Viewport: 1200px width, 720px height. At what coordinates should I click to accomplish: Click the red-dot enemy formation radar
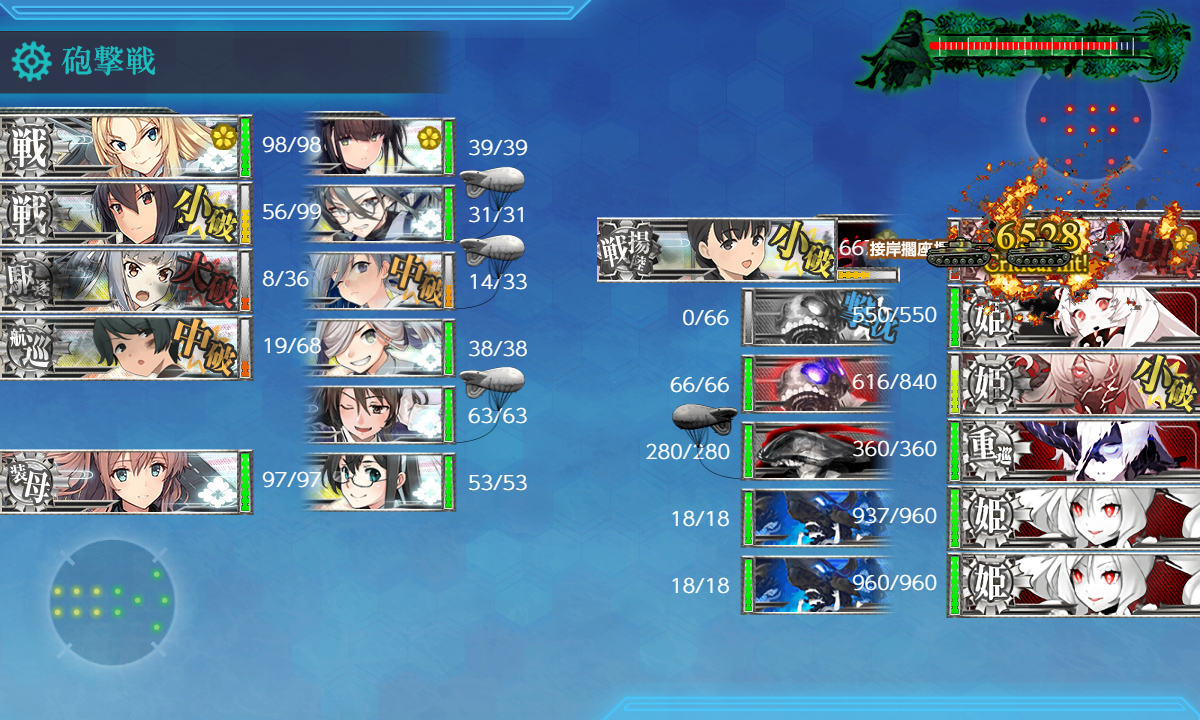coord(1087,120)
